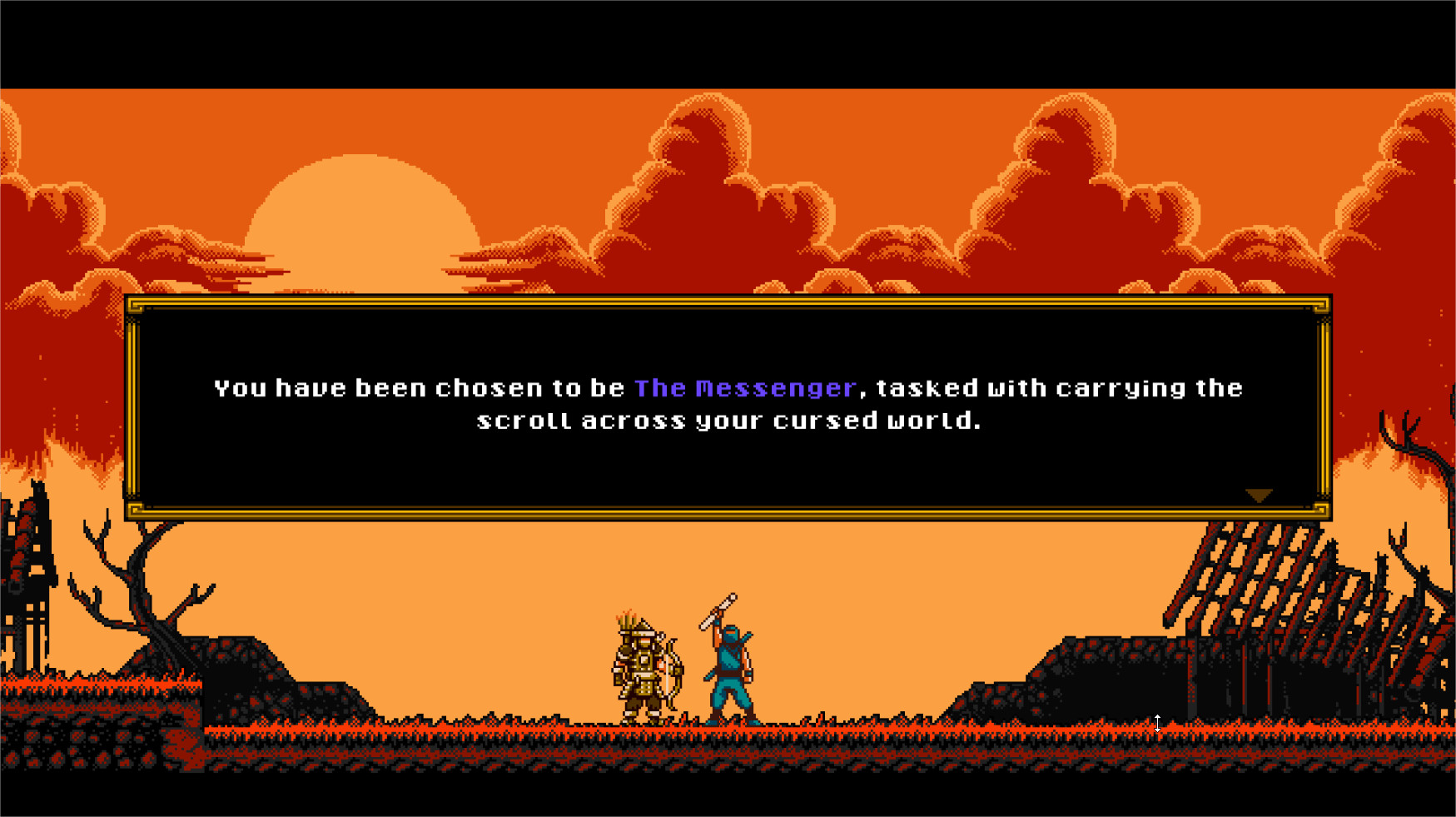This screenshot has height=817, width=1456.
Task: Click the black letterbox bar at the top
Action: coord(728,42)
